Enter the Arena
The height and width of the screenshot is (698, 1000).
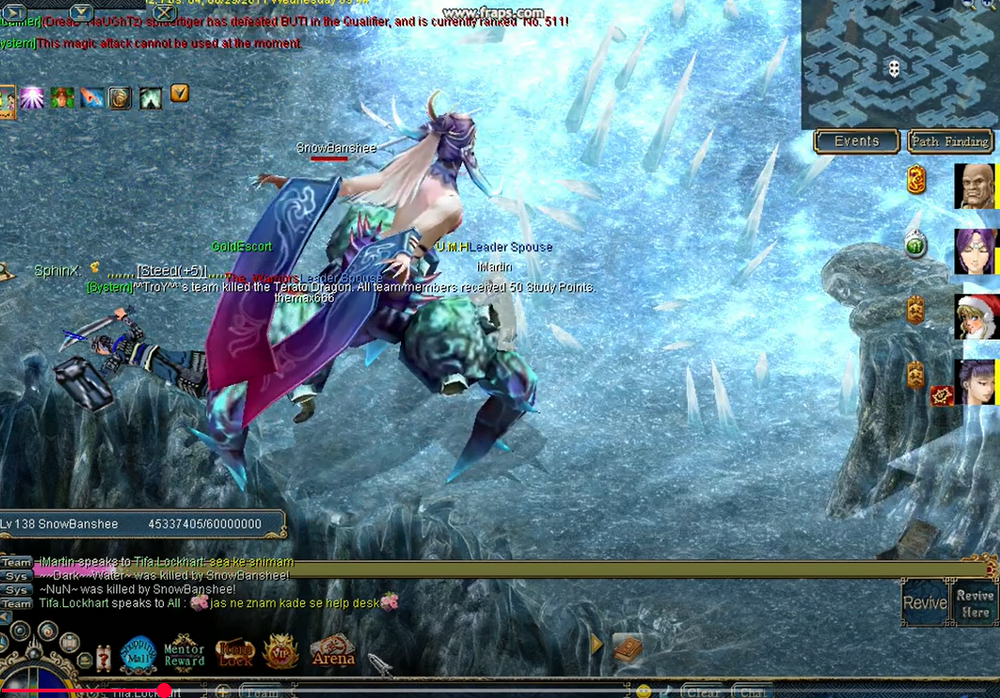tap(333, 652)
